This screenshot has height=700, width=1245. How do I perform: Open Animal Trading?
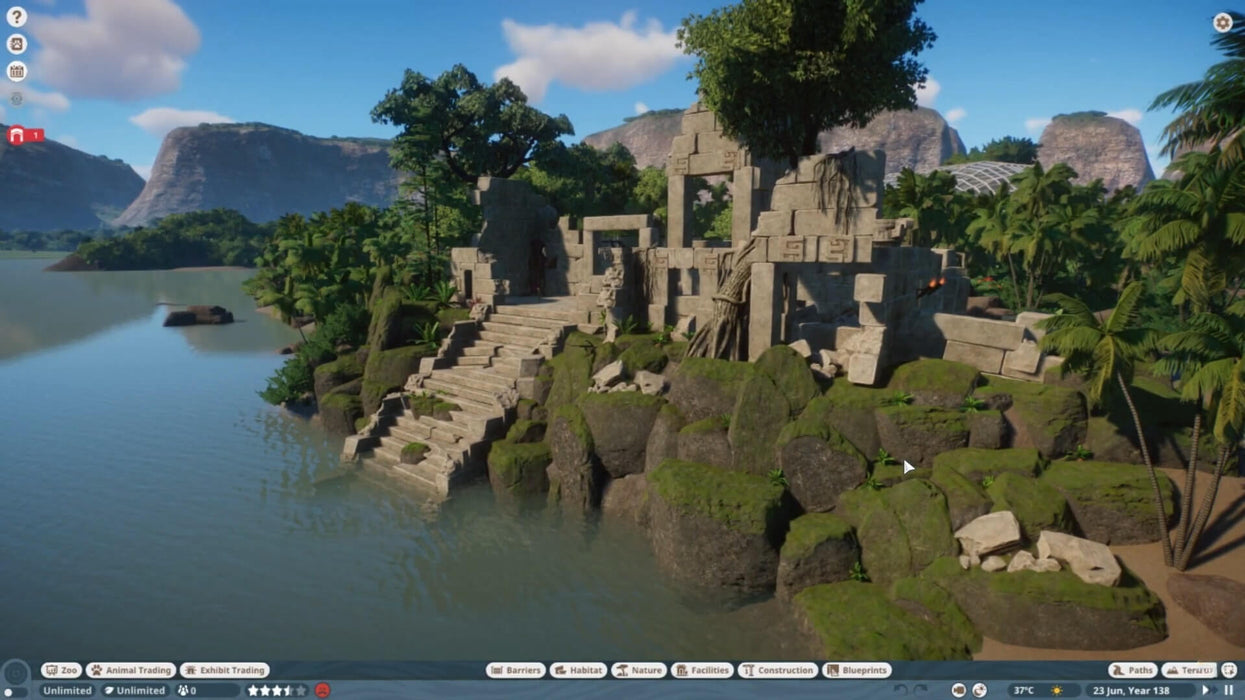tap(131, 670)
